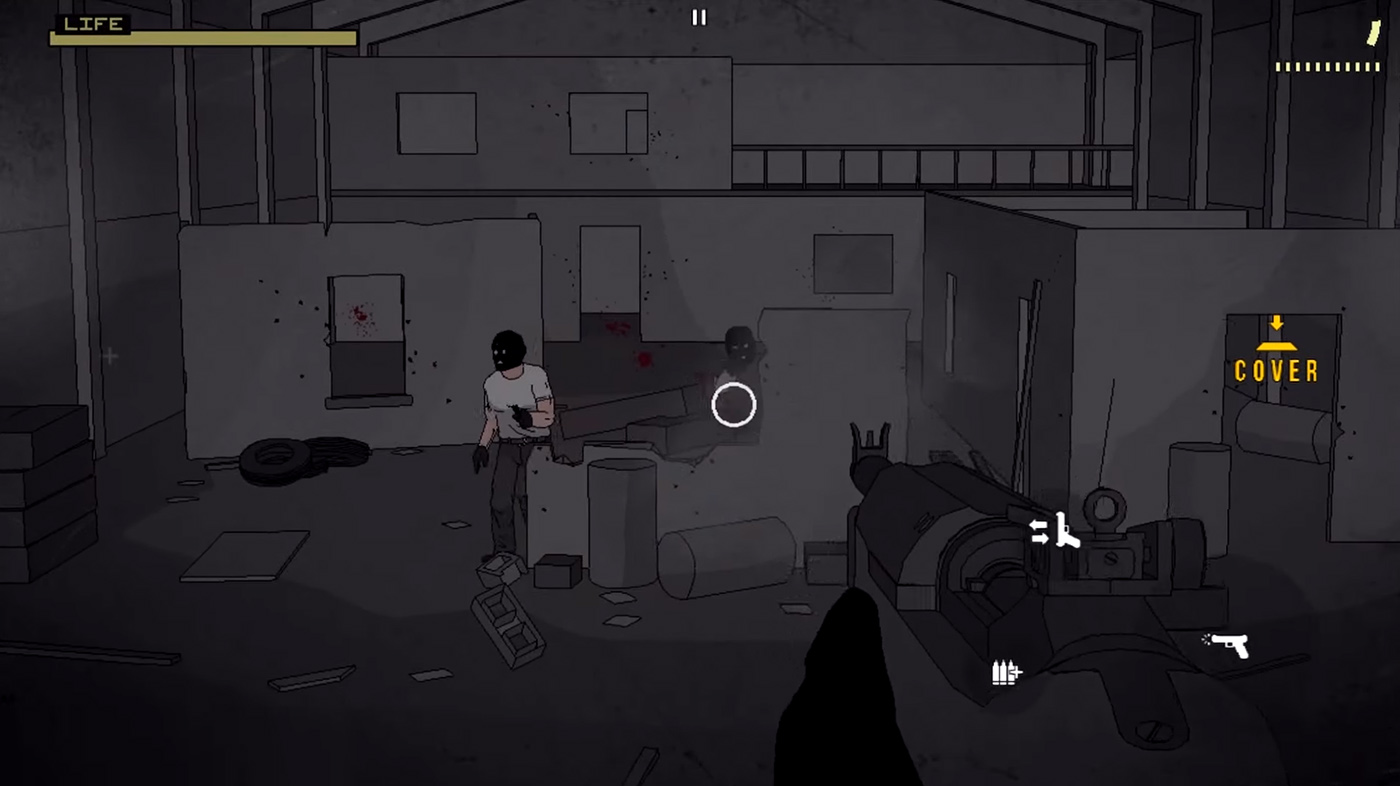Activate the COVER prompt on the right
Screen dimensions: 1400x786
1276,371
